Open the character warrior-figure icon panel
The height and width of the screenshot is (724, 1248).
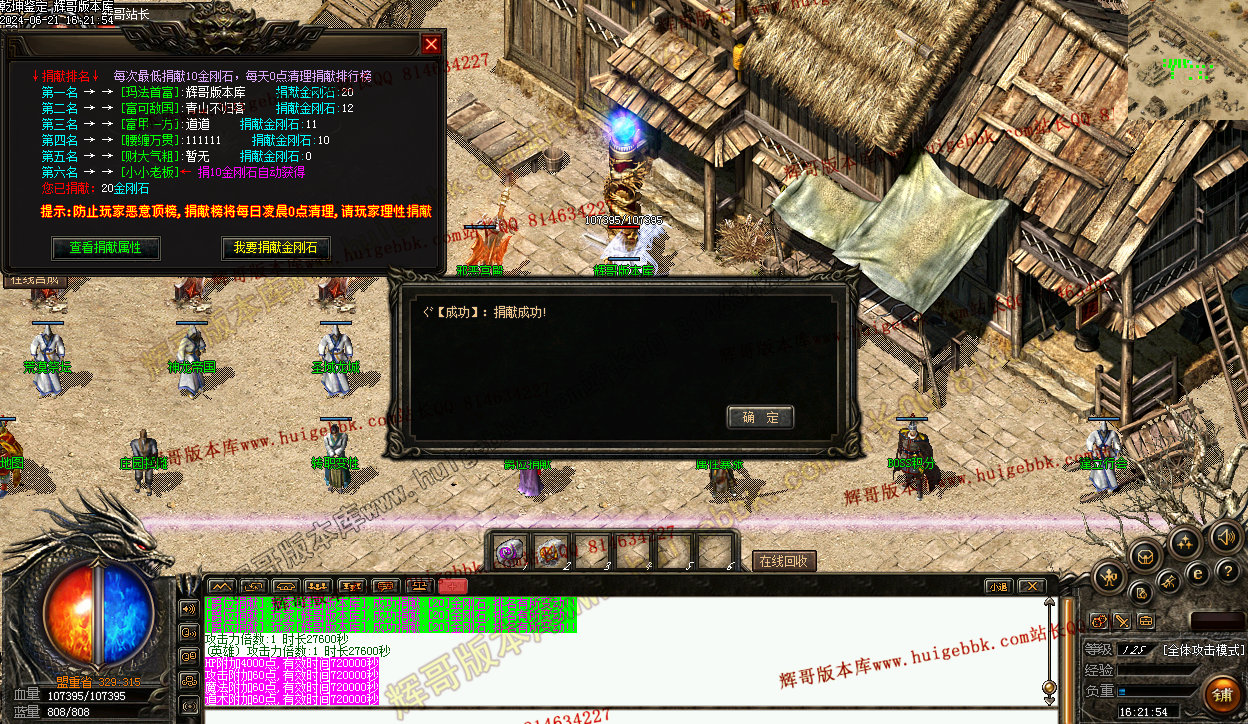(1110, 577)
